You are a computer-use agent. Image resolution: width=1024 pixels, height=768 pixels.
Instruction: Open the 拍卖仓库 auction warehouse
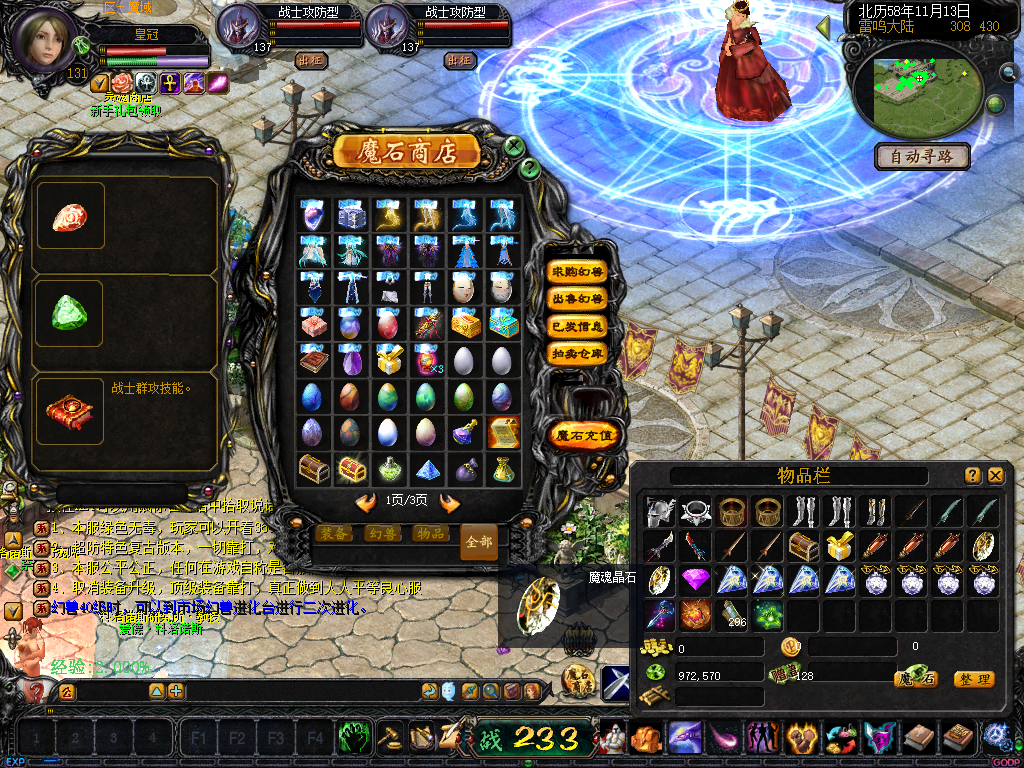click(577, 353)
